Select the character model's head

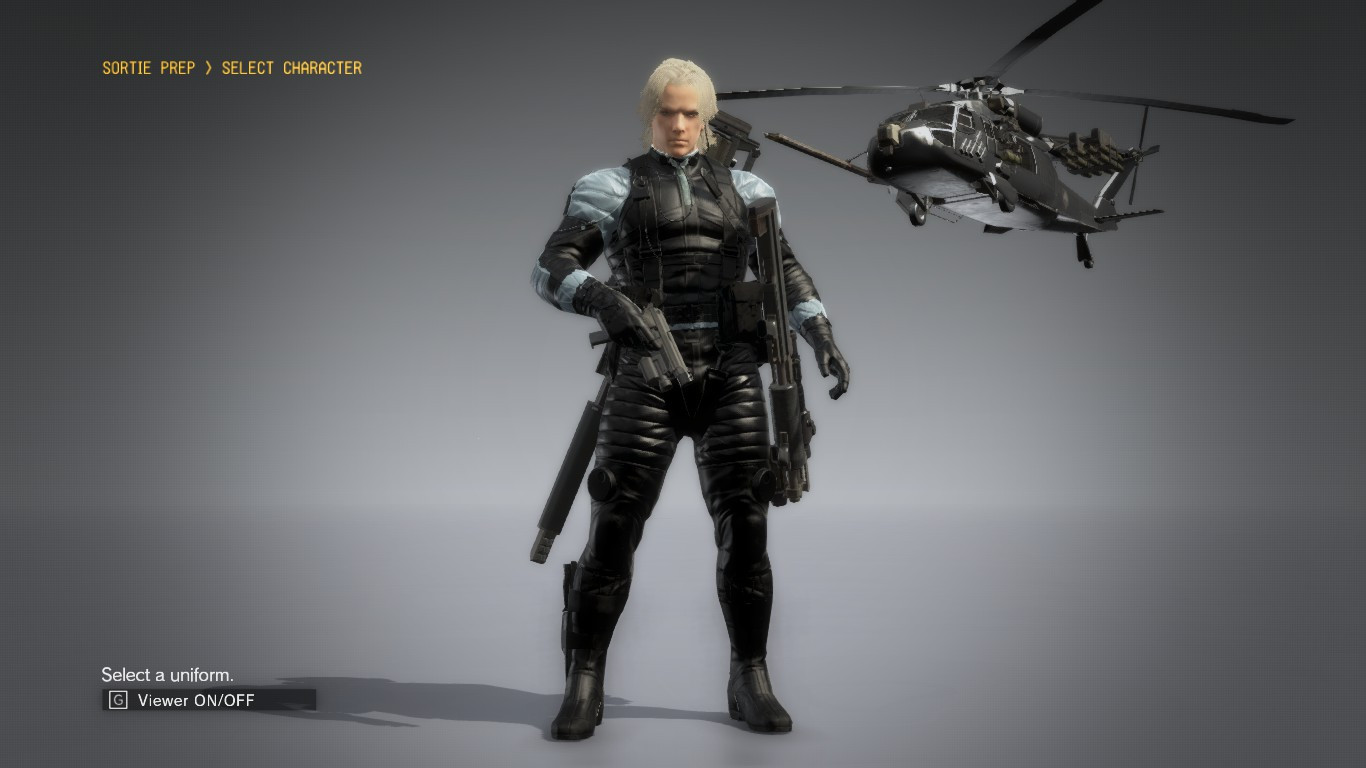(678, 110)
